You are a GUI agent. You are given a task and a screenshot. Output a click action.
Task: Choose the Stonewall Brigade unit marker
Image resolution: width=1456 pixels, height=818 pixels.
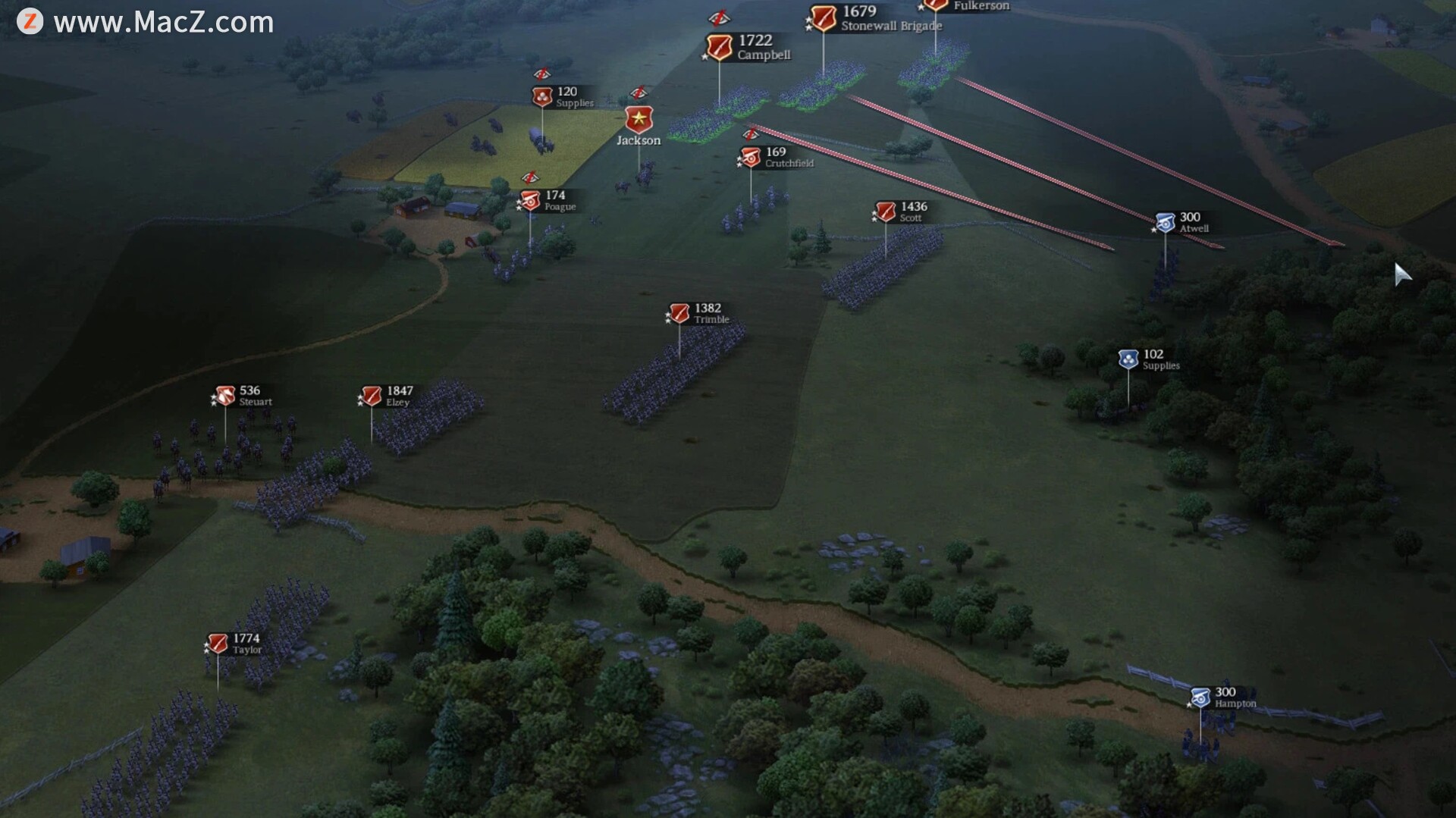pos(823,18)
